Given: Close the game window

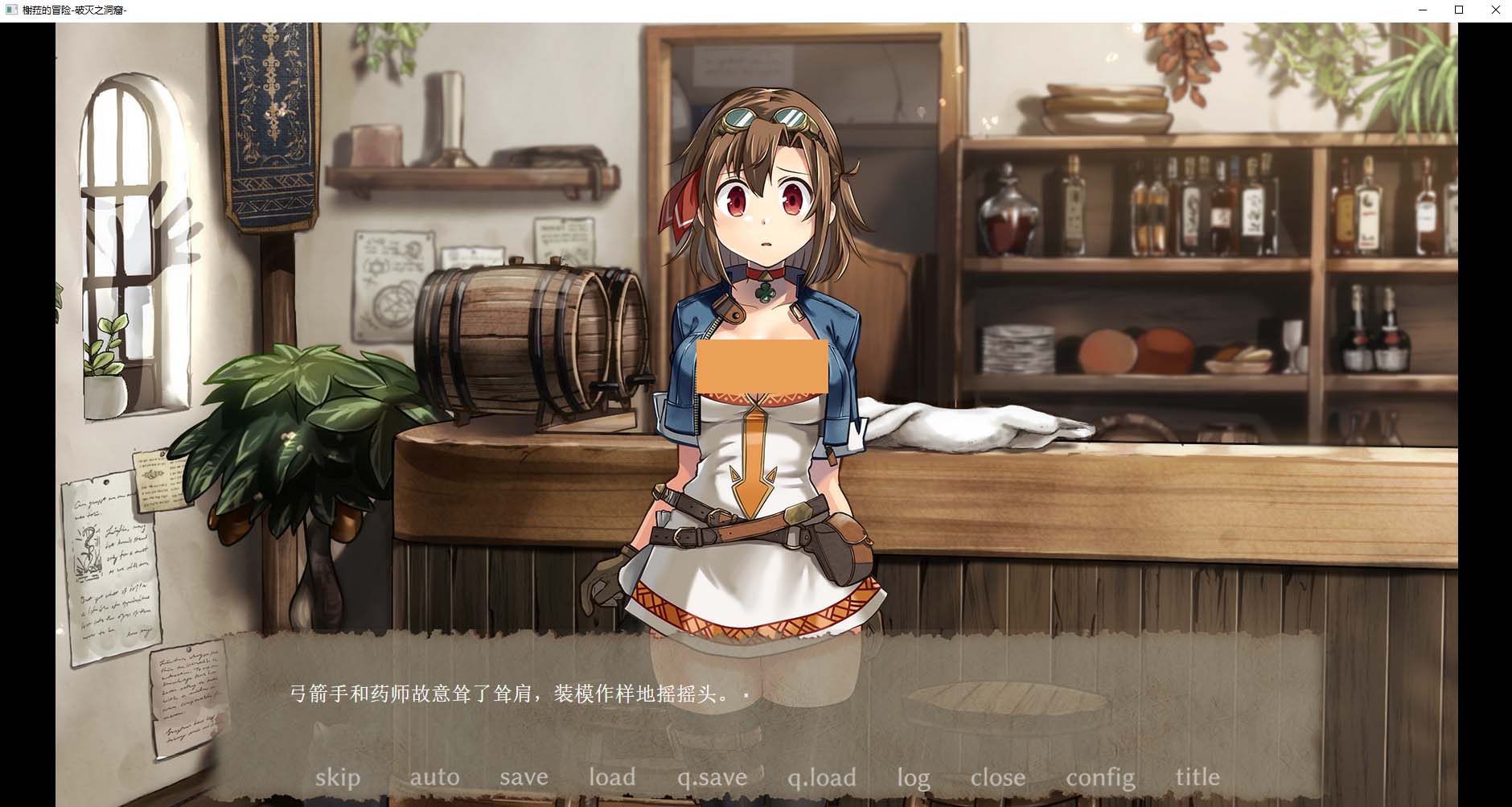Looking at the screenshot, I should 1495,10.
